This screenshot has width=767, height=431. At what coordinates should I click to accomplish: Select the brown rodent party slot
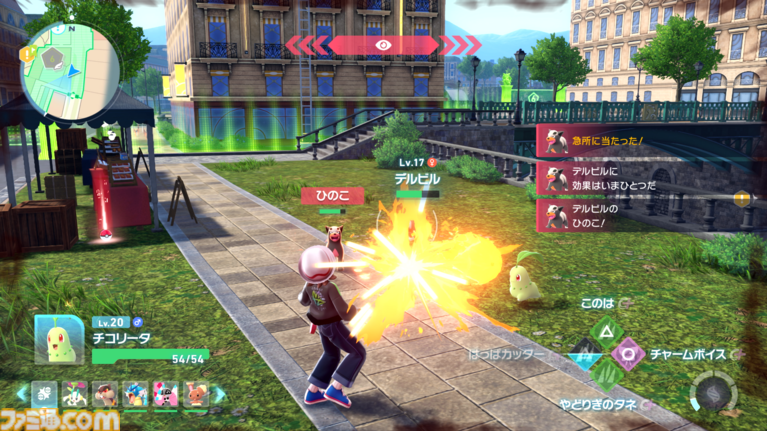coord(105,393)
